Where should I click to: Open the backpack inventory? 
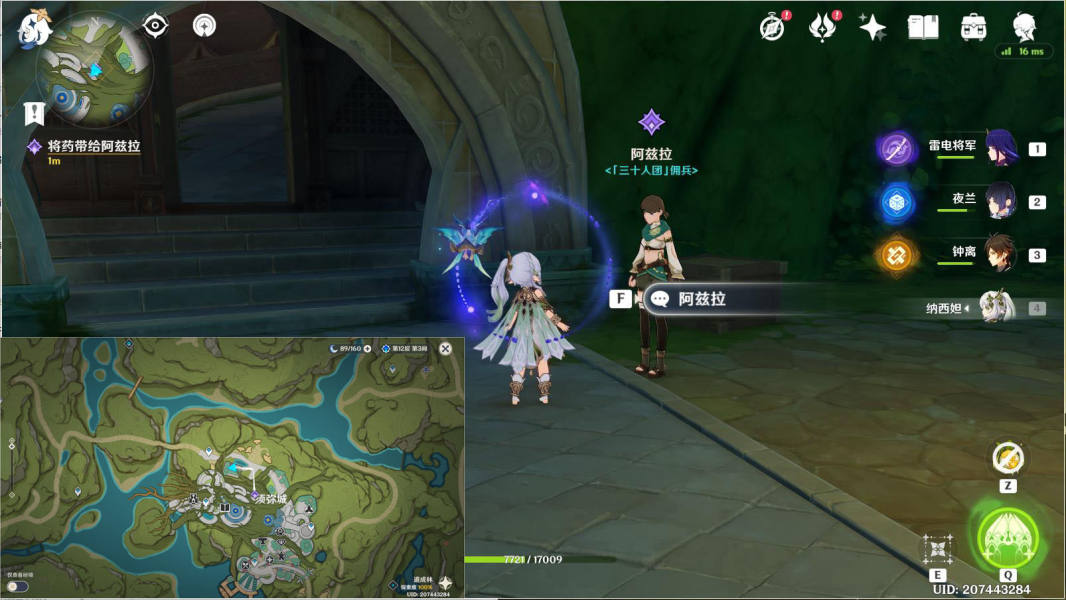pos(972,27)
